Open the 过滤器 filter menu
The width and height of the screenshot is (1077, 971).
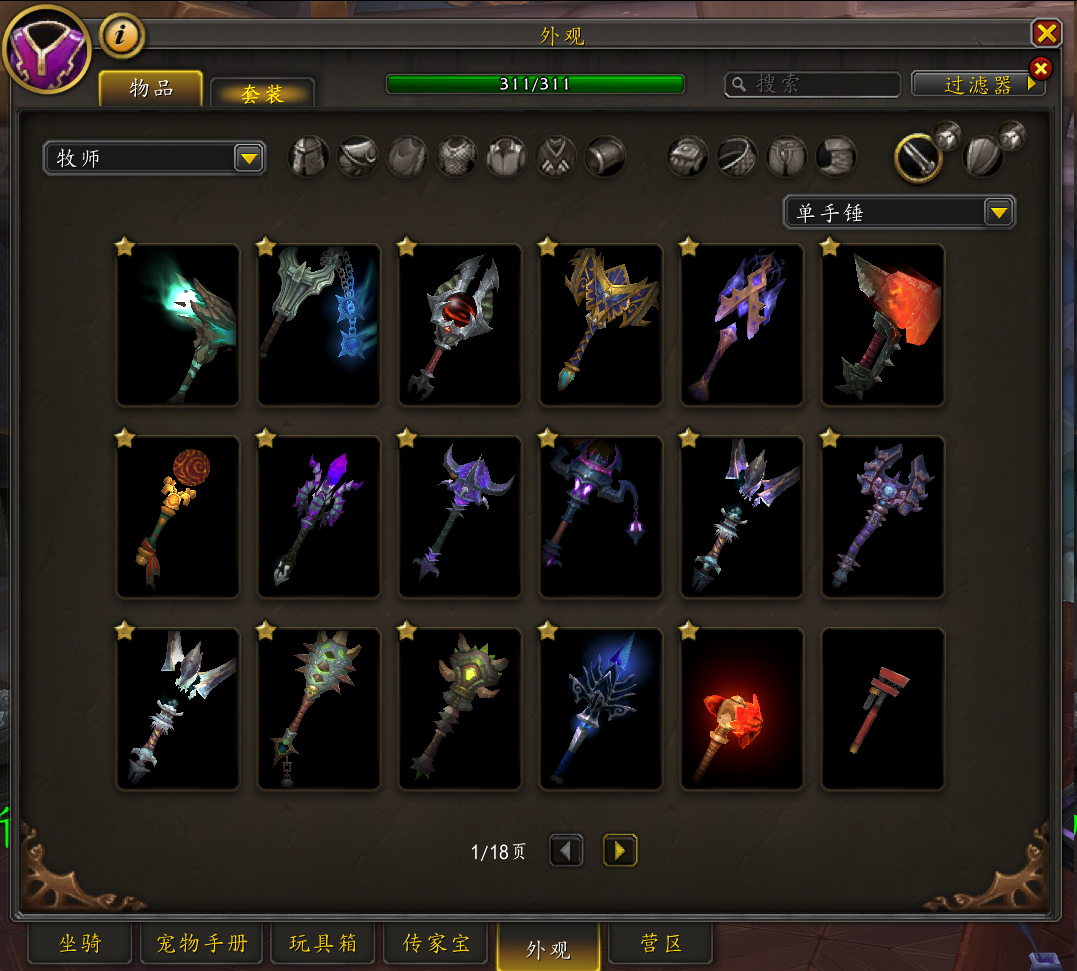pos(978,85)
